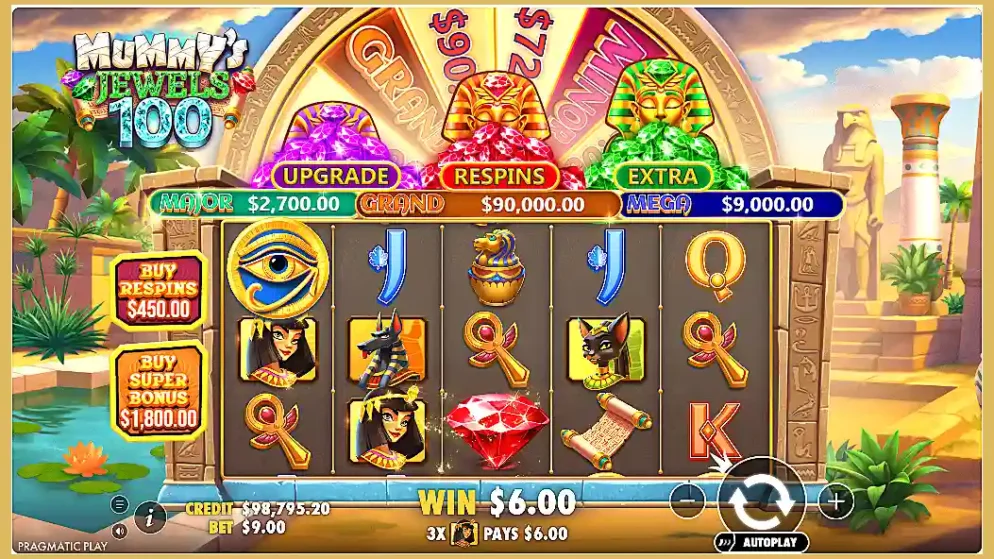The height and width of the screenshot is (559, 994).
Task: Decrease the bet with the minus button
Action: (687, 501)
